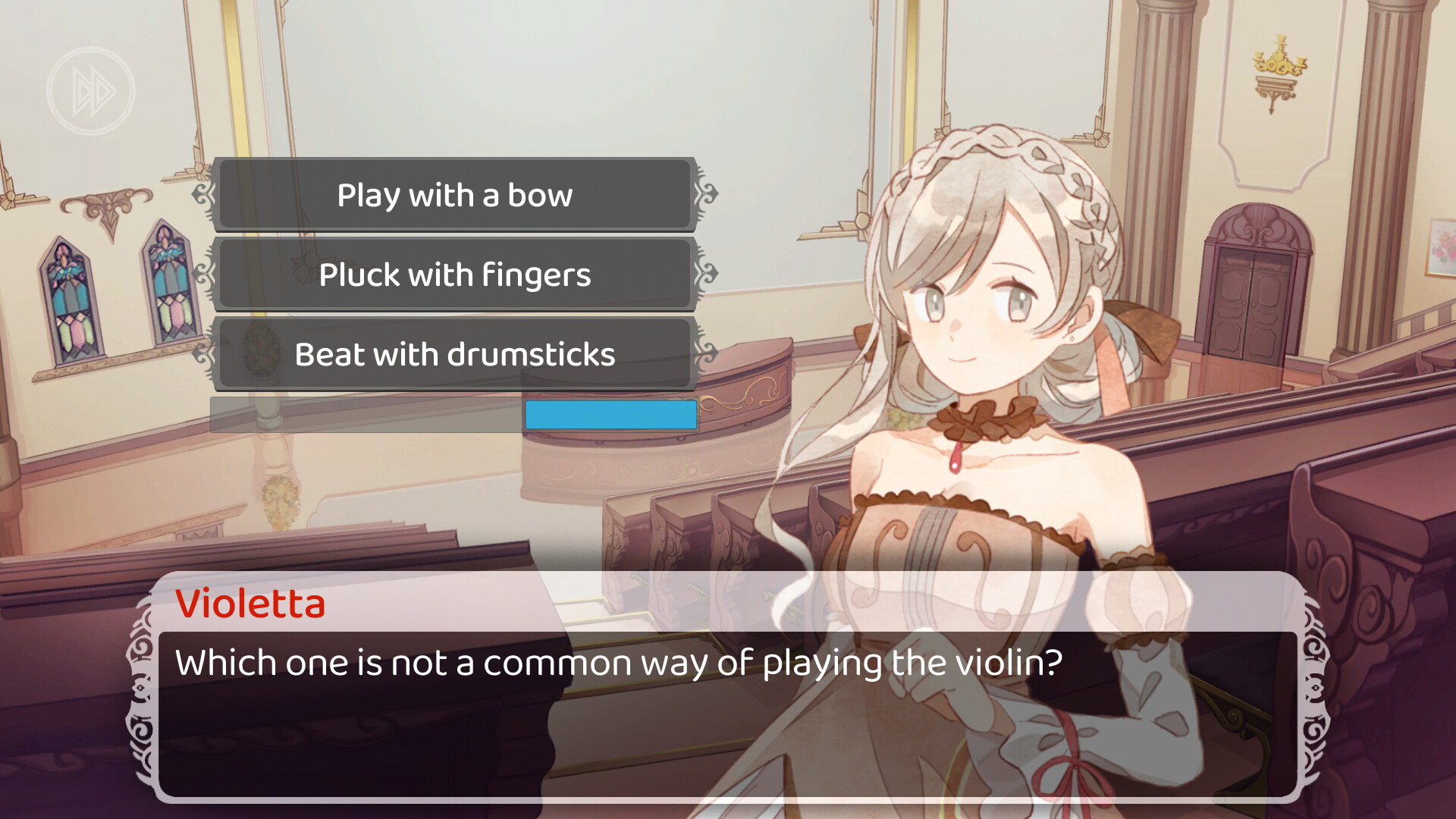Select answer "Play with a bow"
This screenshot has width=1456, height=819.
tap(455, 195)
